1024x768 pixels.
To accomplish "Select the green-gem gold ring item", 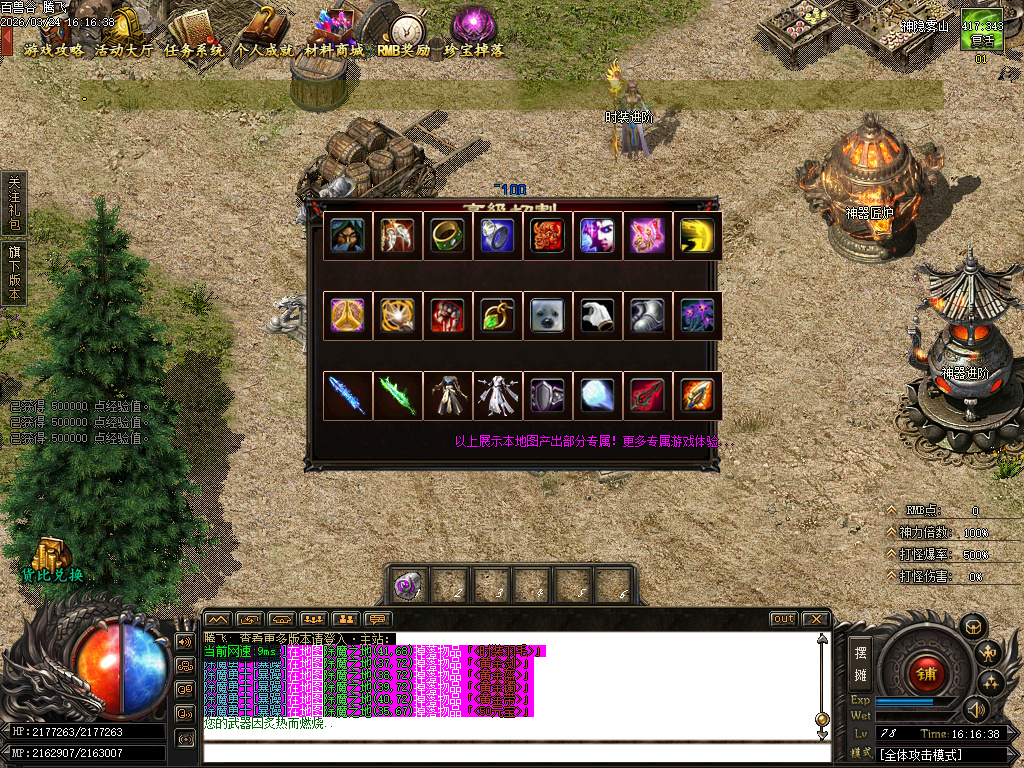I will click(x=448, y=236).
